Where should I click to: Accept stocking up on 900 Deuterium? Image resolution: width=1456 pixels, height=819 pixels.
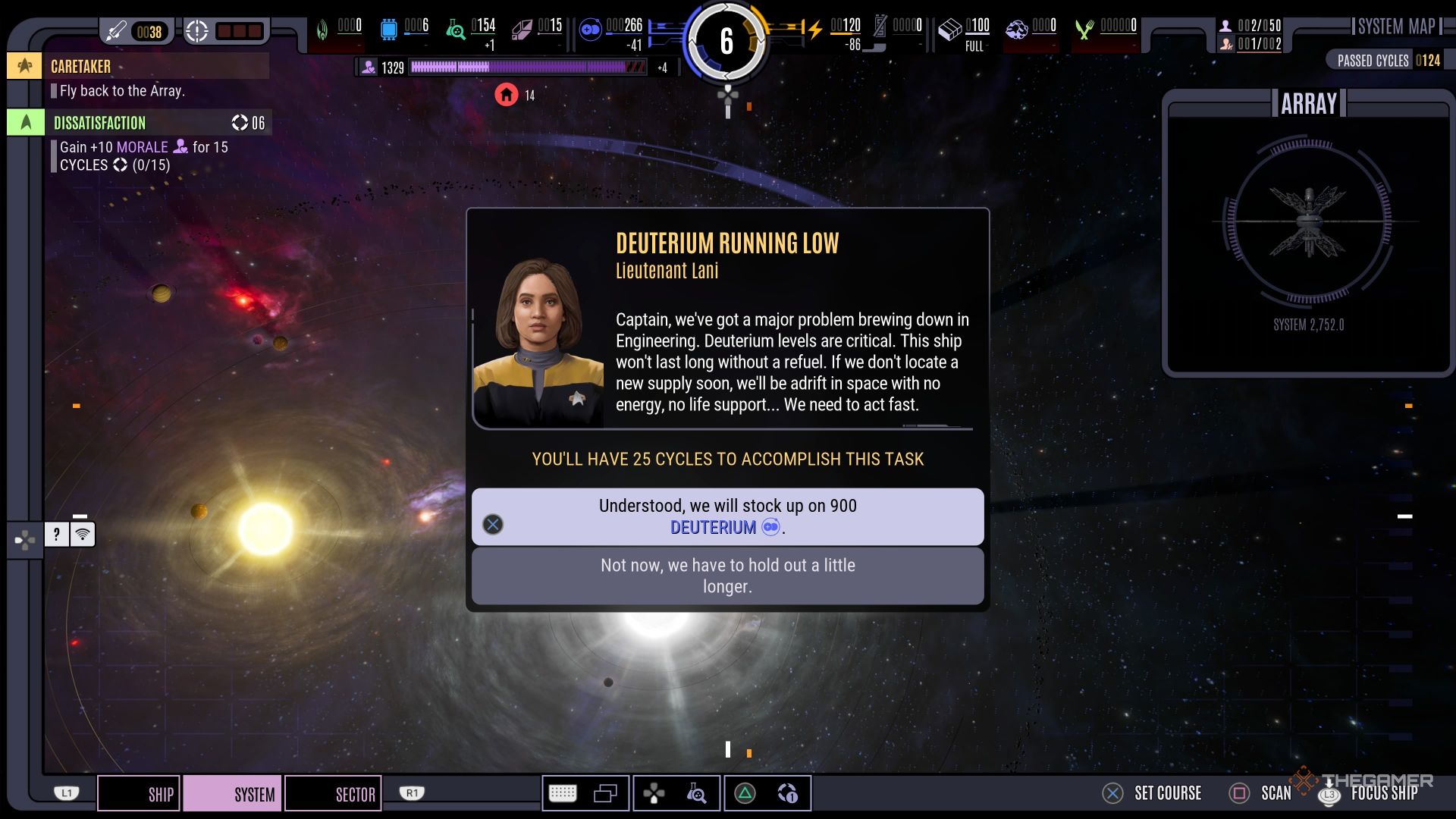coord(727,516)
